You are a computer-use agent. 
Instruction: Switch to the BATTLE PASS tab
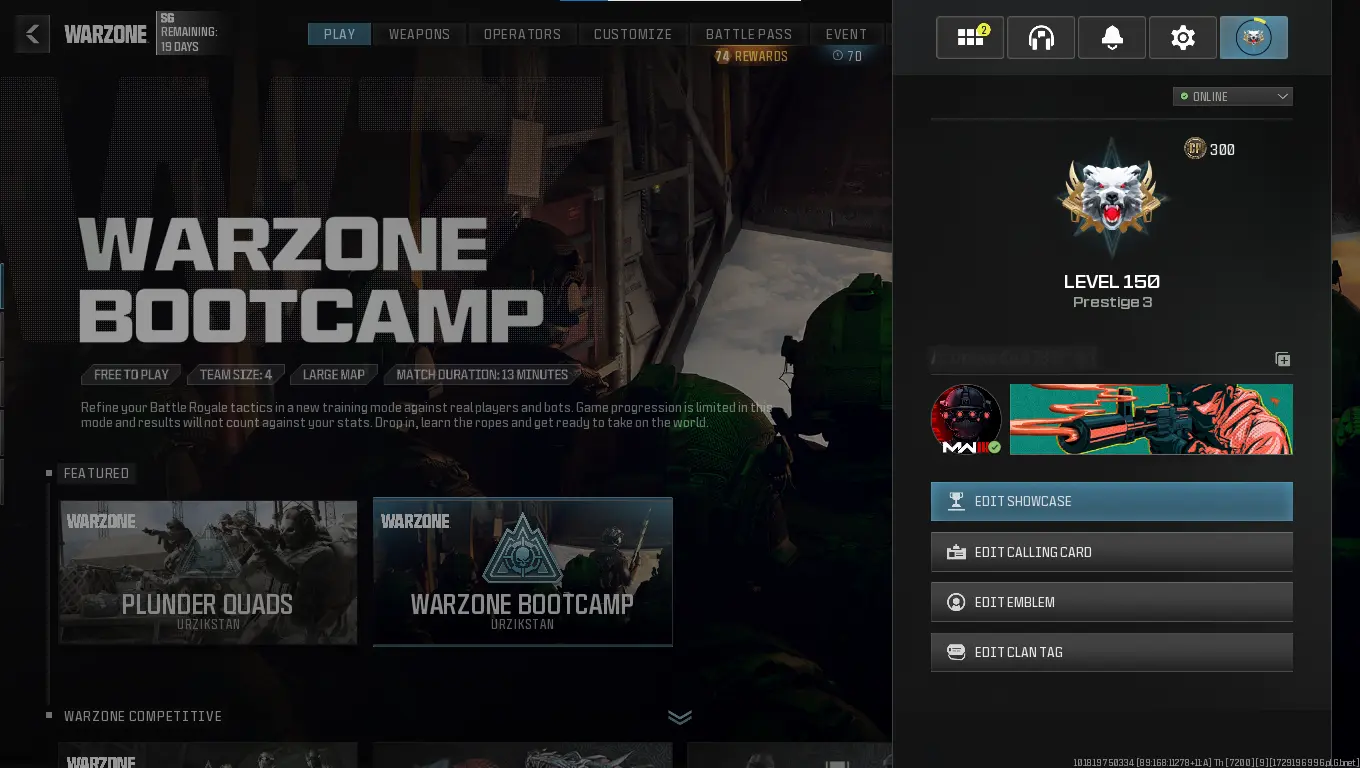749,33
